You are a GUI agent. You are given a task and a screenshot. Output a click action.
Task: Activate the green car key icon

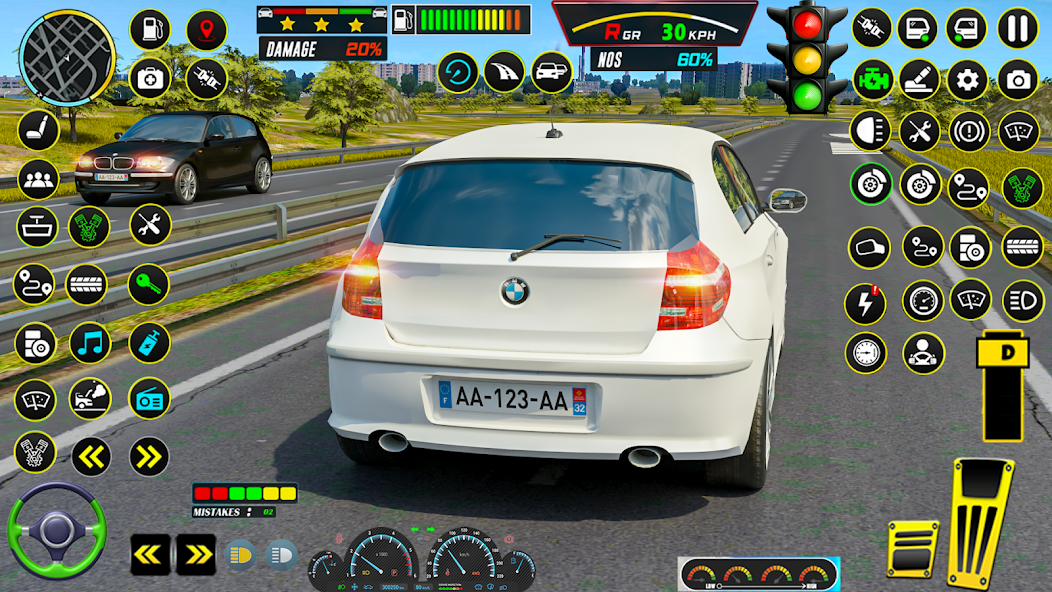(x=148, y=284)
